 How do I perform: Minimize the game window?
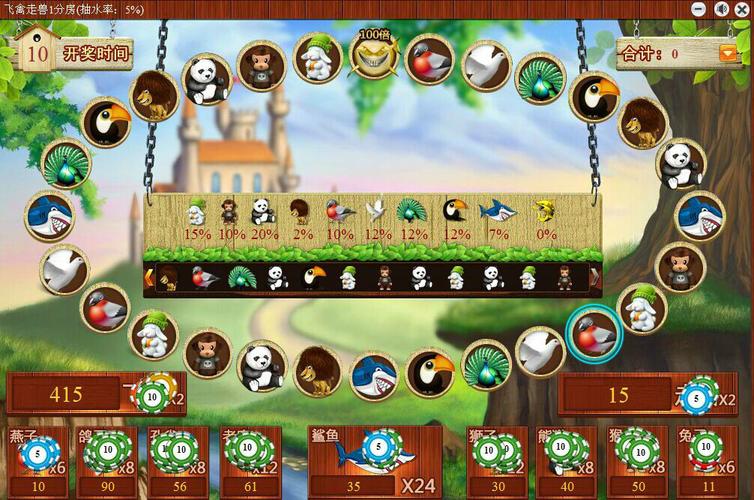(x=700, y=9)
